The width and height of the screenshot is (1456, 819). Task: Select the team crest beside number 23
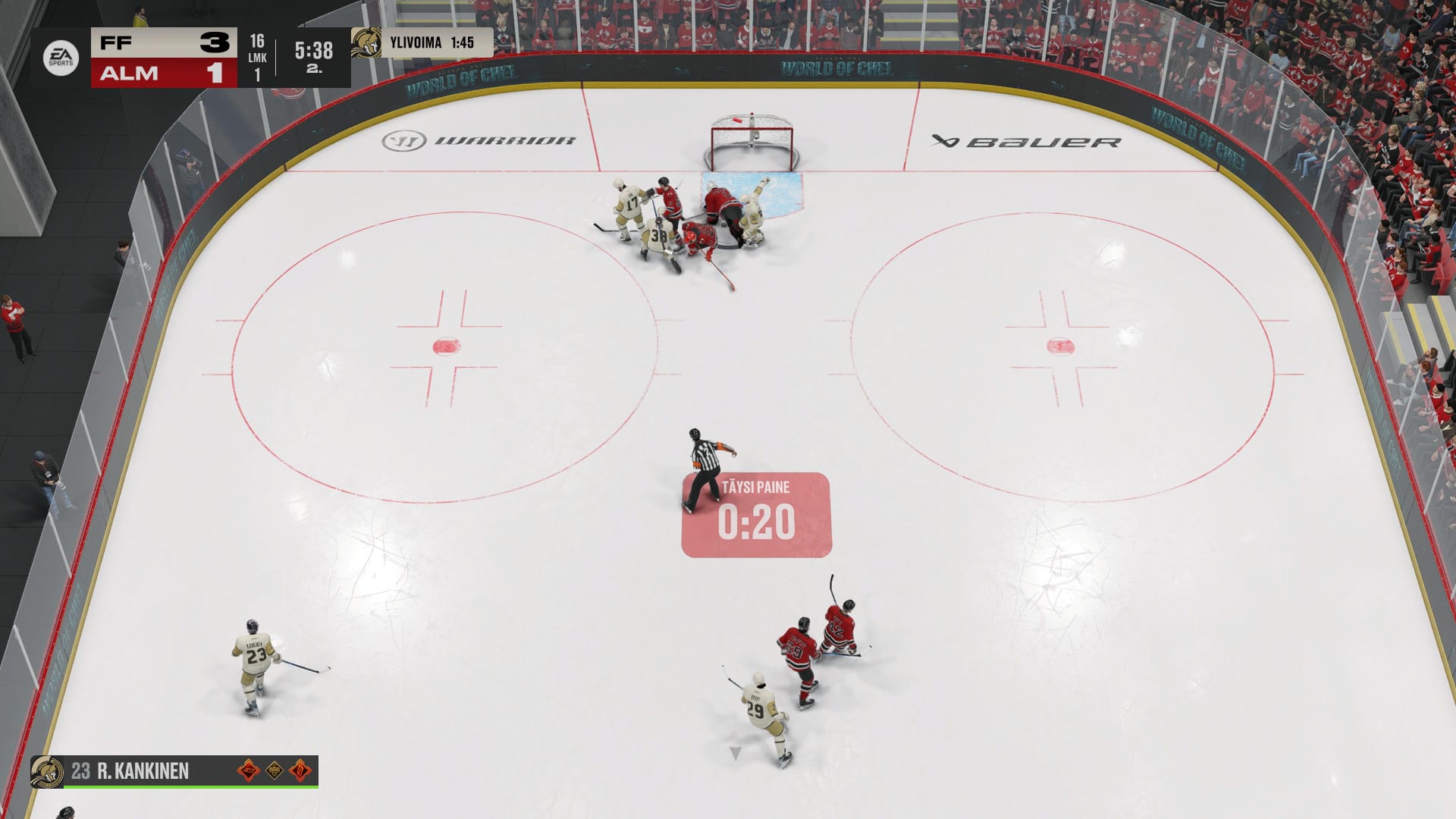coord(47,772)
